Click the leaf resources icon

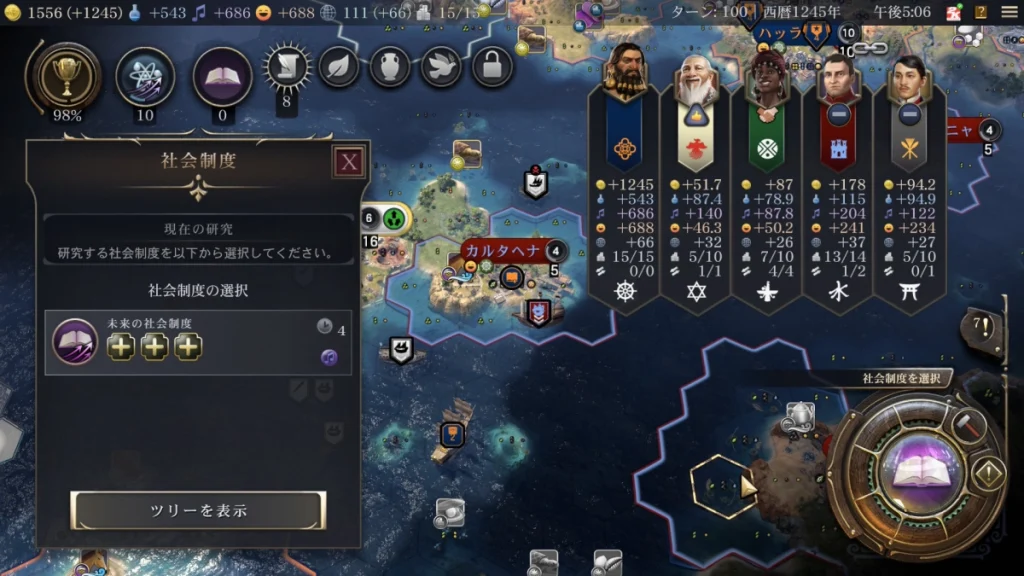point(338,67)
